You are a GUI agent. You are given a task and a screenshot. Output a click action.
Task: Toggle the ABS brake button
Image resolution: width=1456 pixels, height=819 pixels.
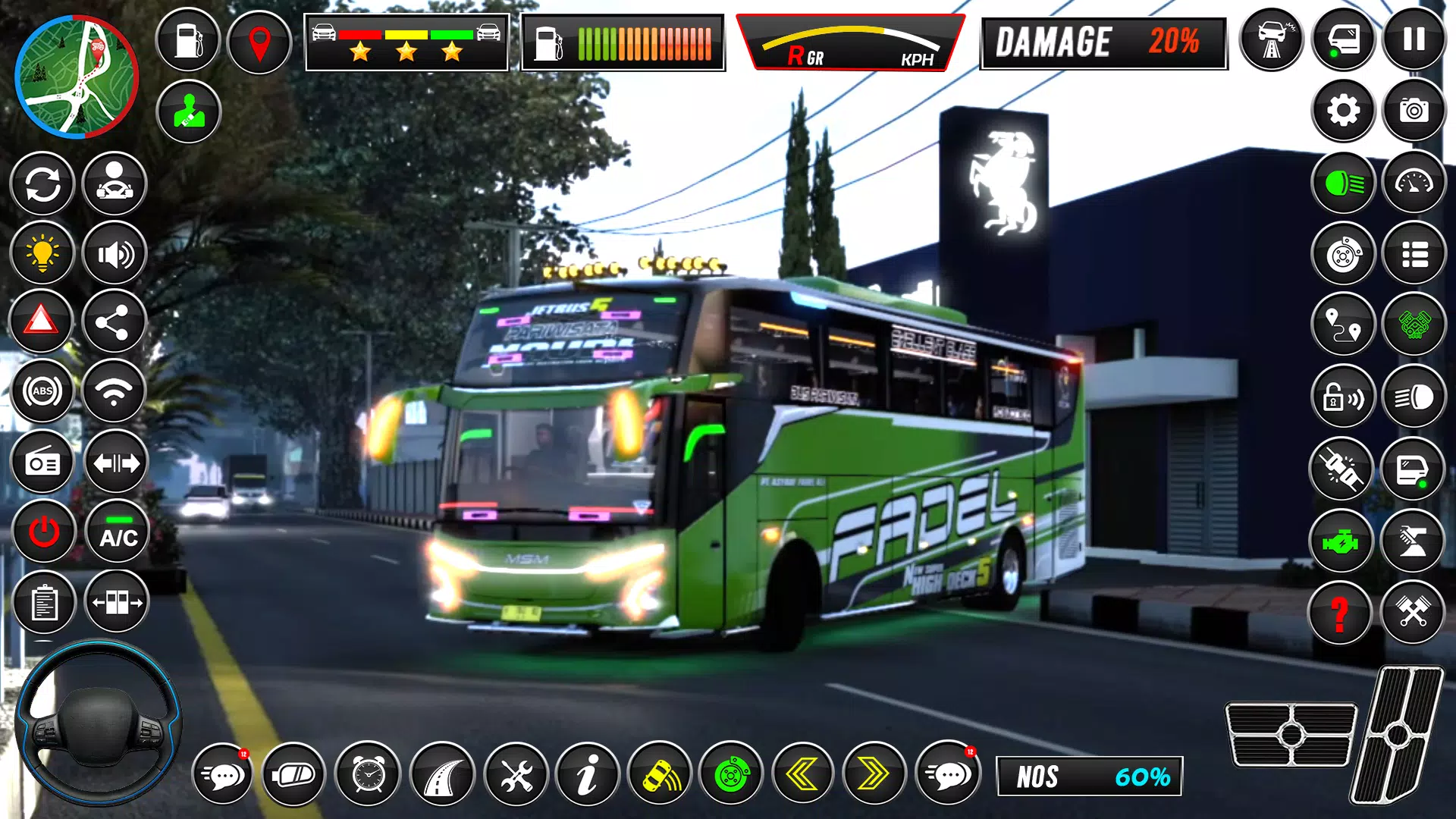[42, 391]
